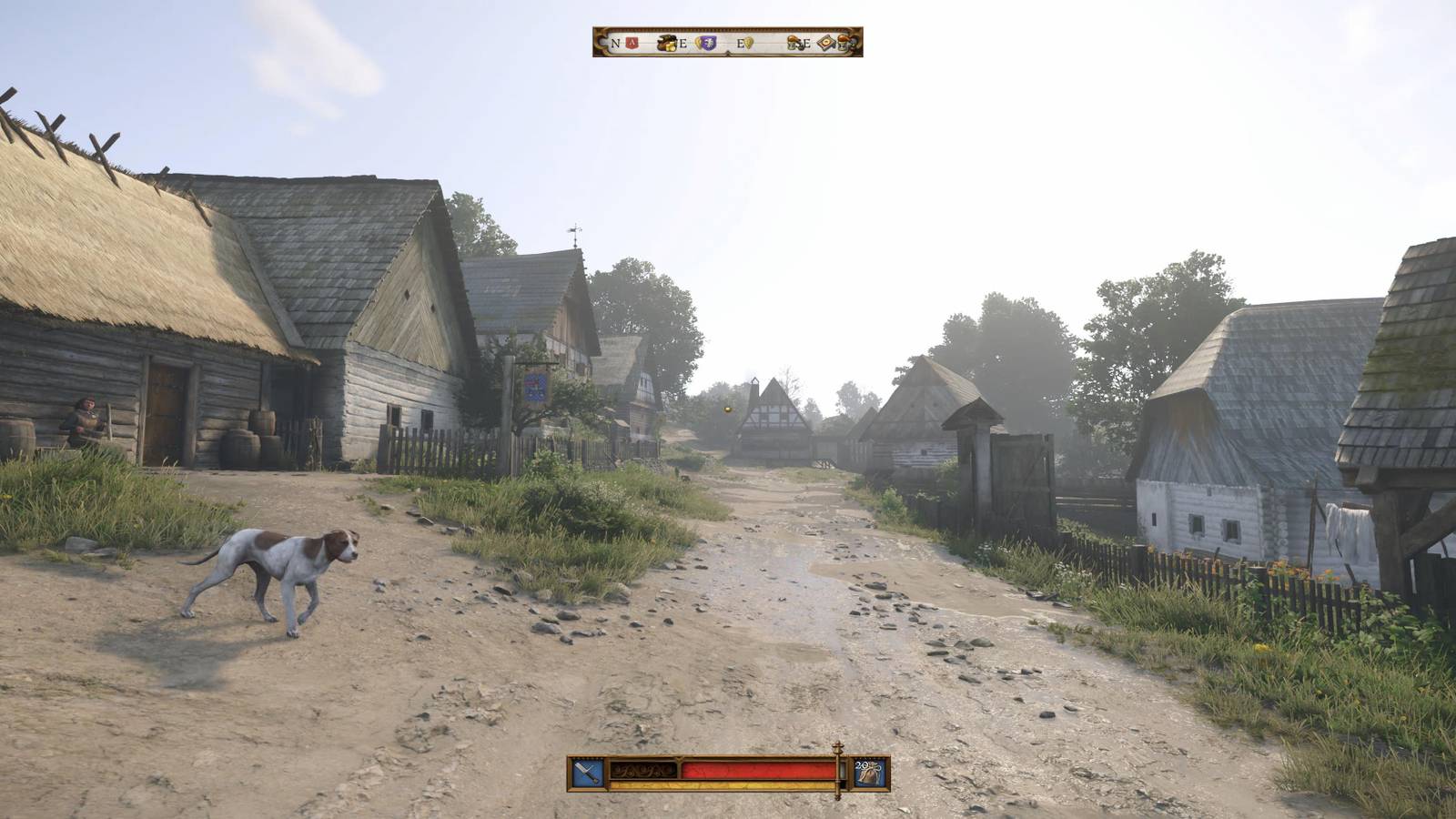Screen dimensions: 1456x819
Task: Click the SE direction label on the compass
Action: coord(805,44)
